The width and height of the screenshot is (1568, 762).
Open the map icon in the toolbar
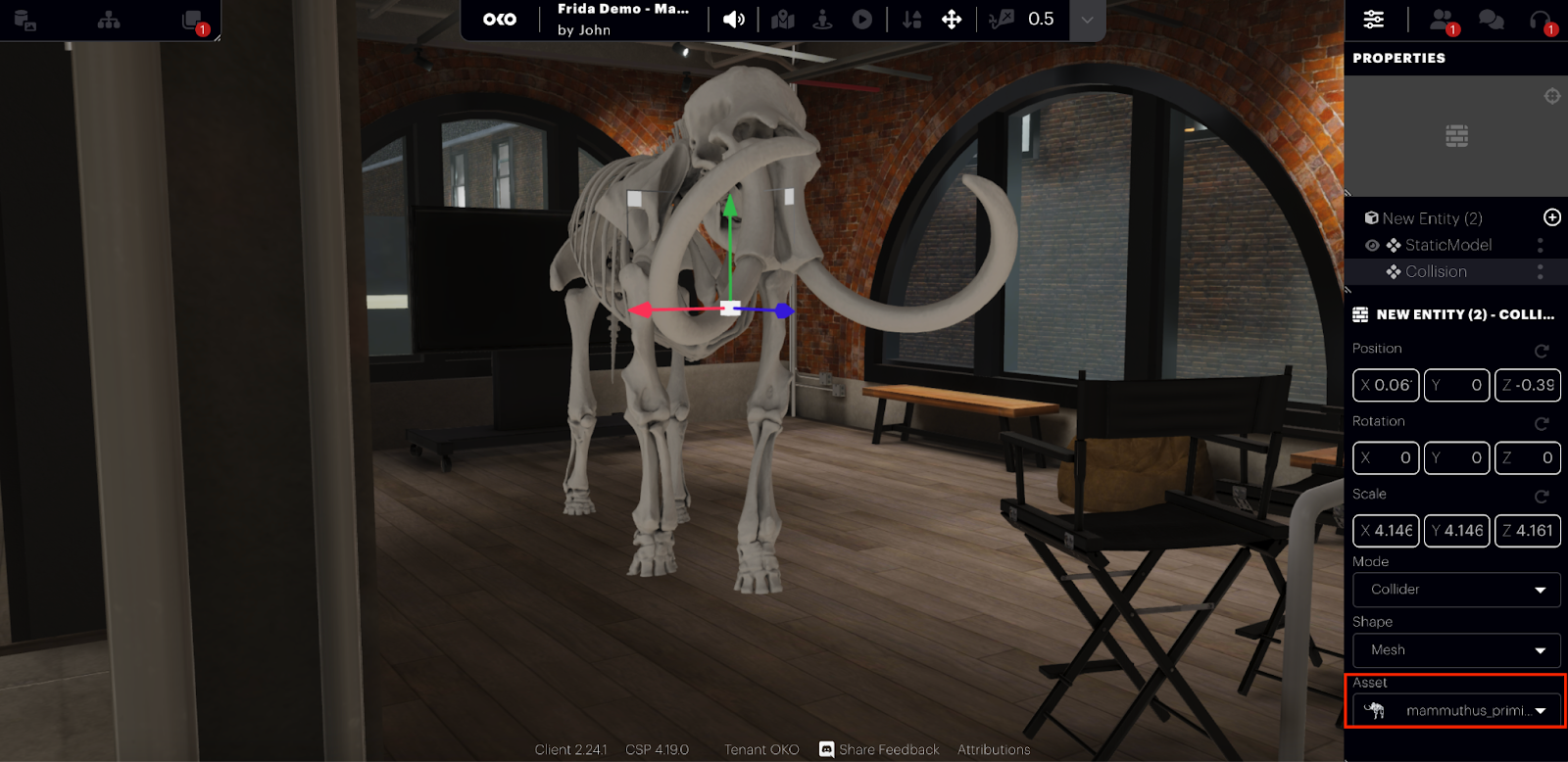(x=782, y=20)
